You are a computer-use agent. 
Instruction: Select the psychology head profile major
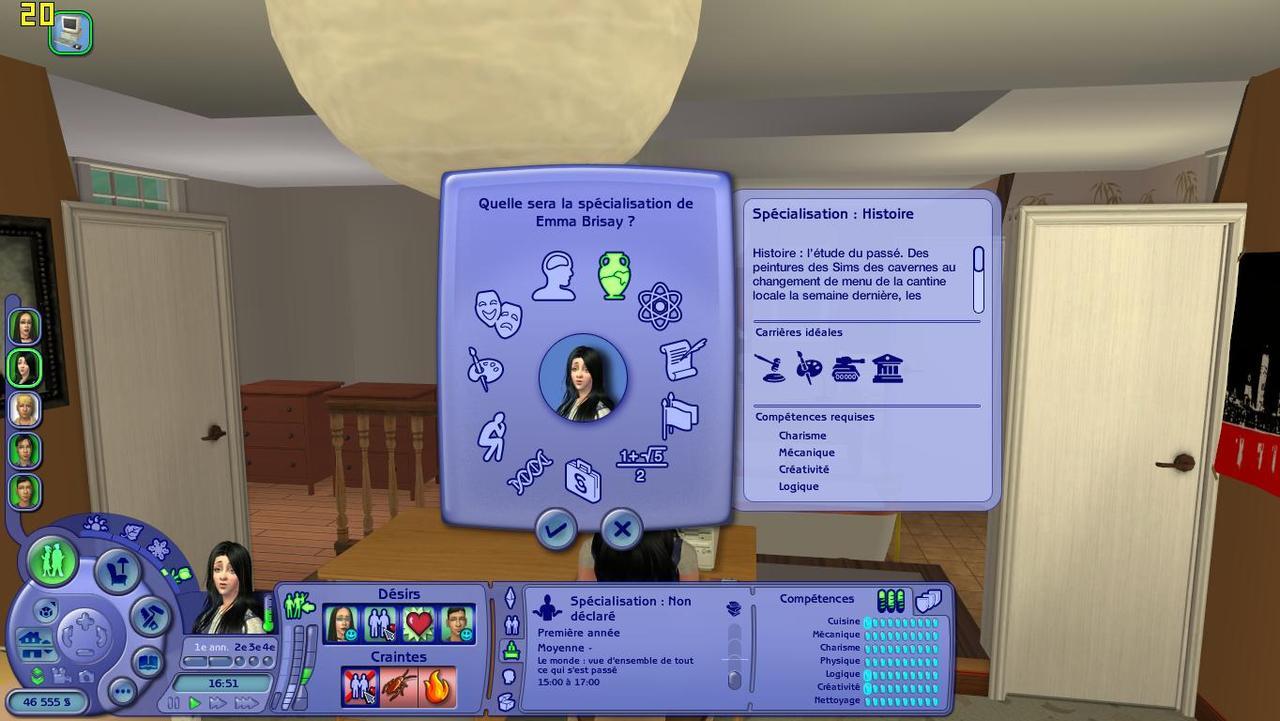(x=553, y=276)
